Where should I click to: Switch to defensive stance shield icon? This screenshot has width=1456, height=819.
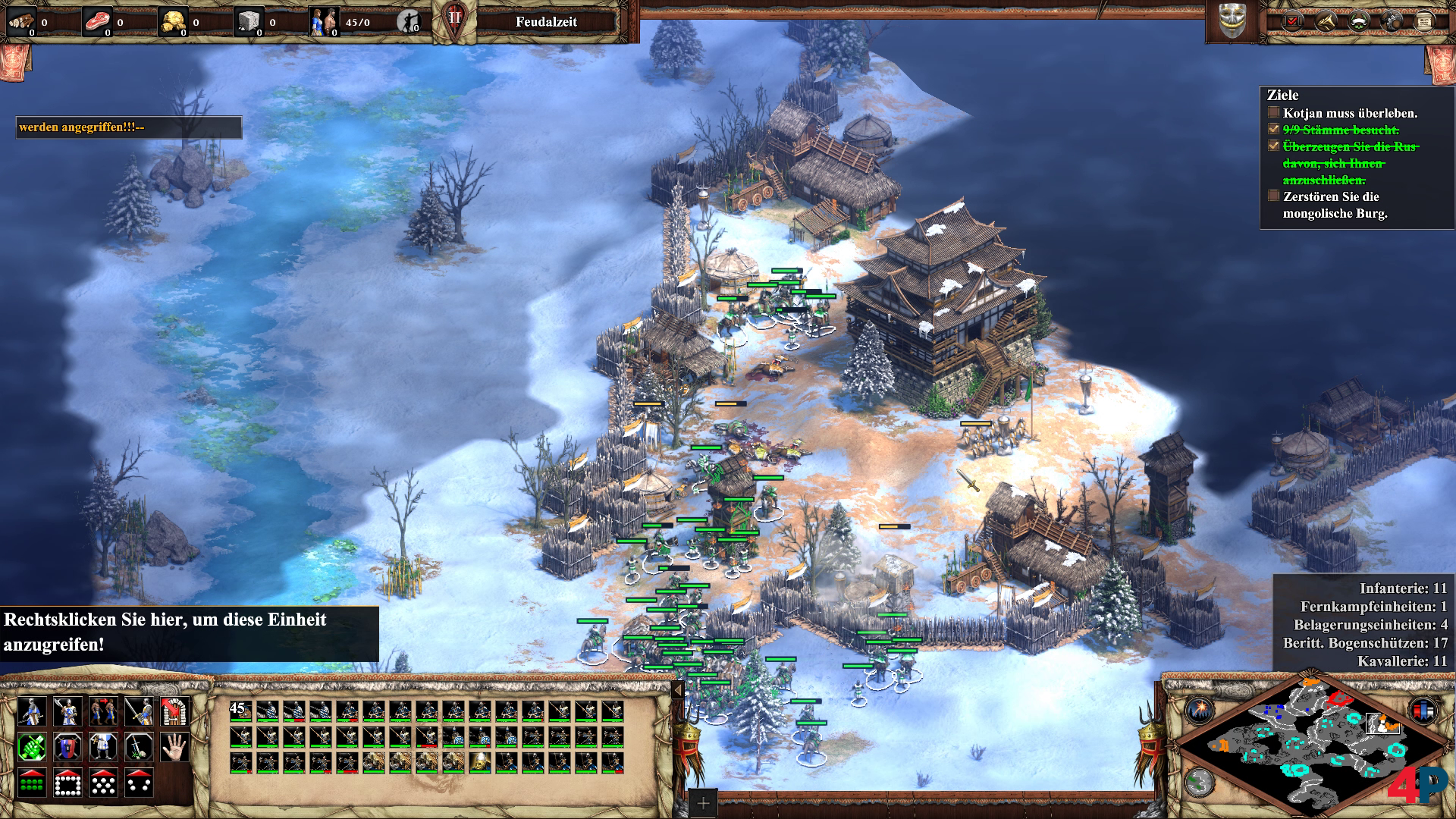tap(67, 747)
